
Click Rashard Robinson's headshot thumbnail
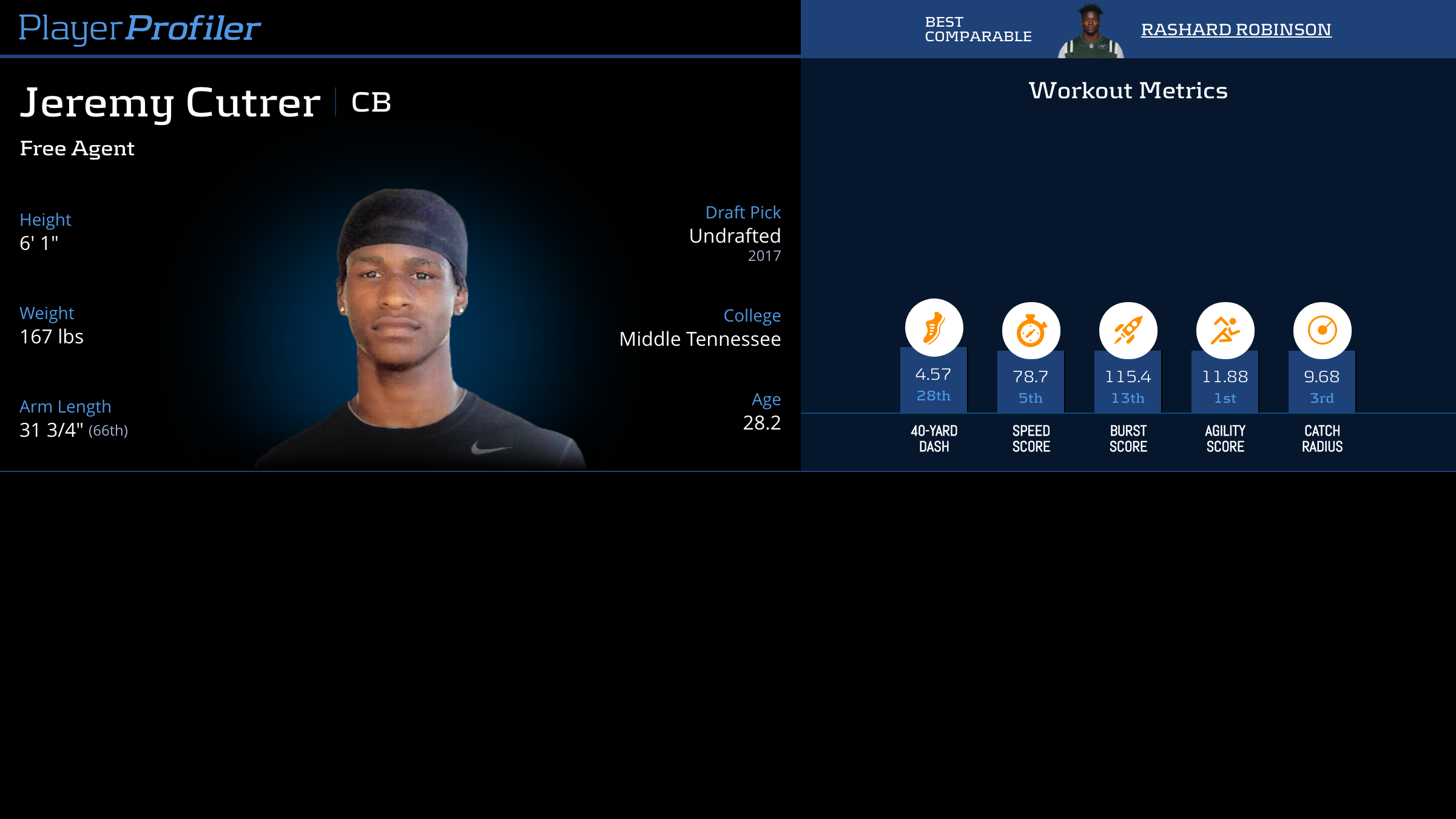[x=1090, y=32]
